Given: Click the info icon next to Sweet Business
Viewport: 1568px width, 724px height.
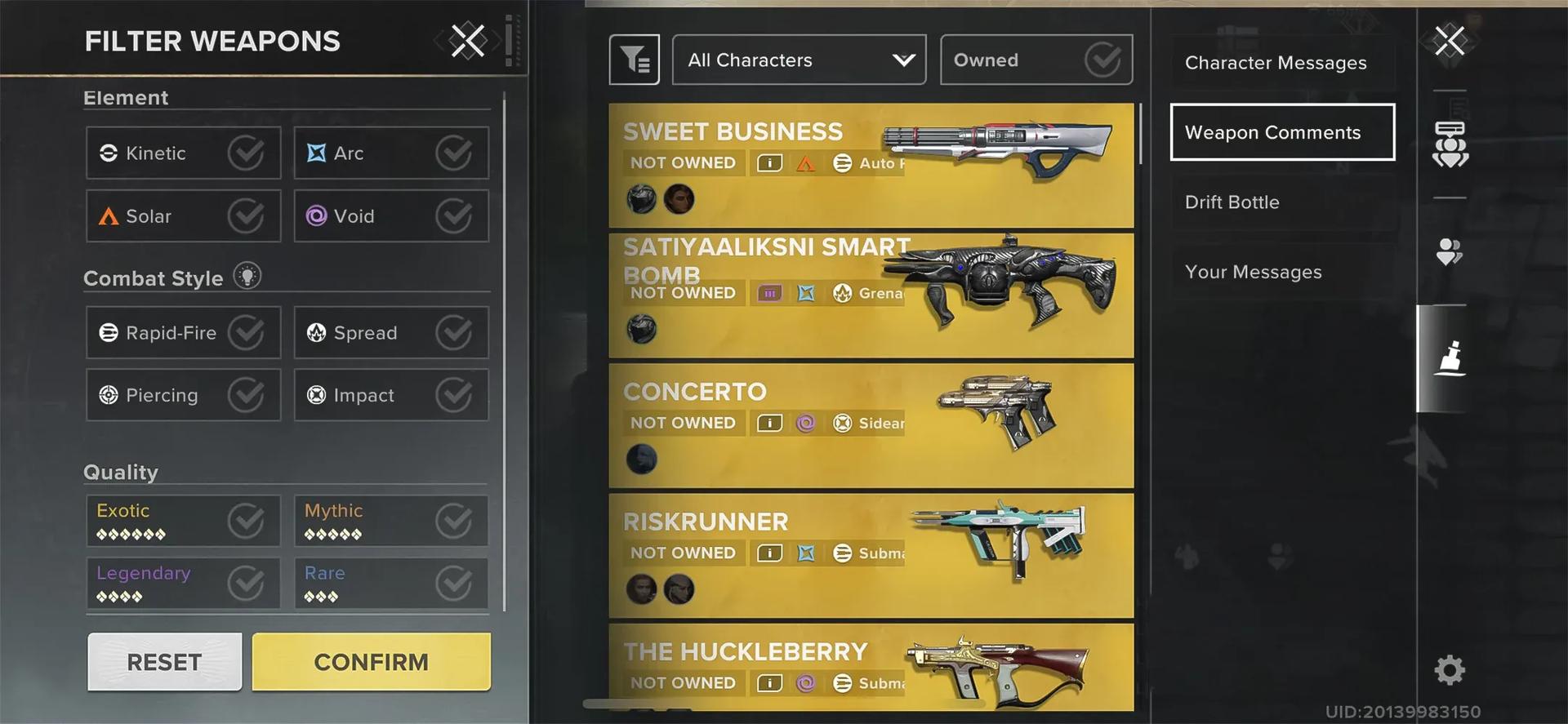Looking at the screenshot, I should coord(768,162).
